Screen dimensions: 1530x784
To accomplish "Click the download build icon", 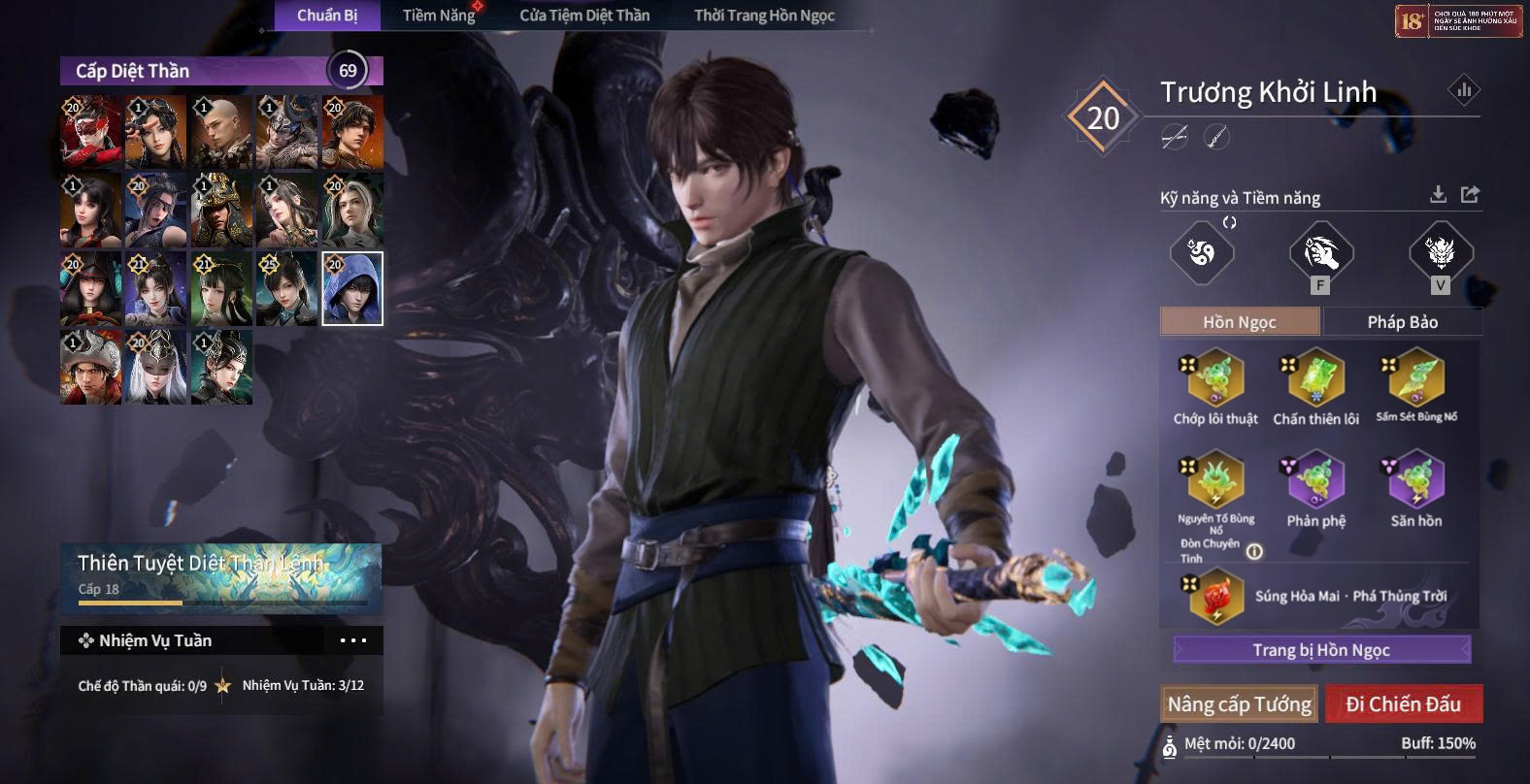I will pyautogui.click(x=1438, y=195).
